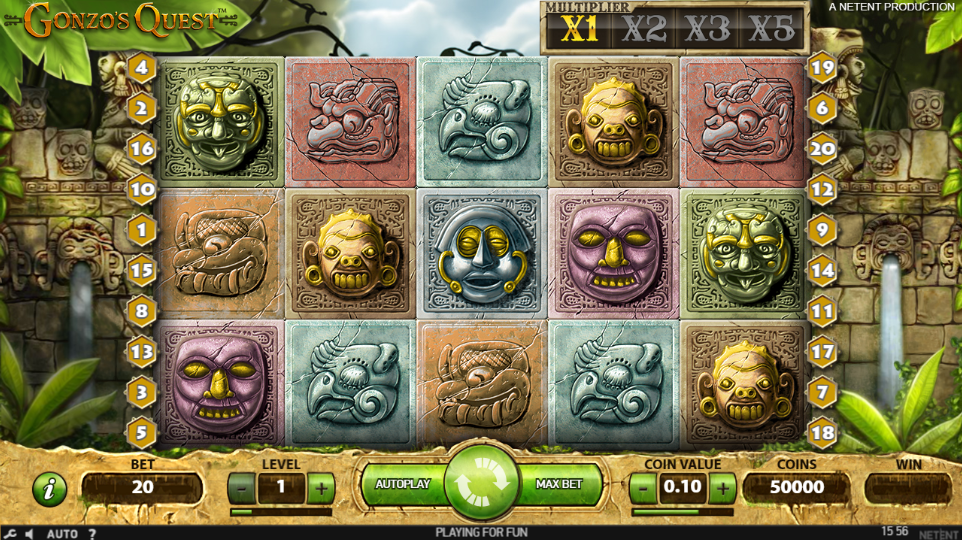Open the AUTO options in bottom bar
Viewport: 962px width, 540px height.
coord(62,533)
